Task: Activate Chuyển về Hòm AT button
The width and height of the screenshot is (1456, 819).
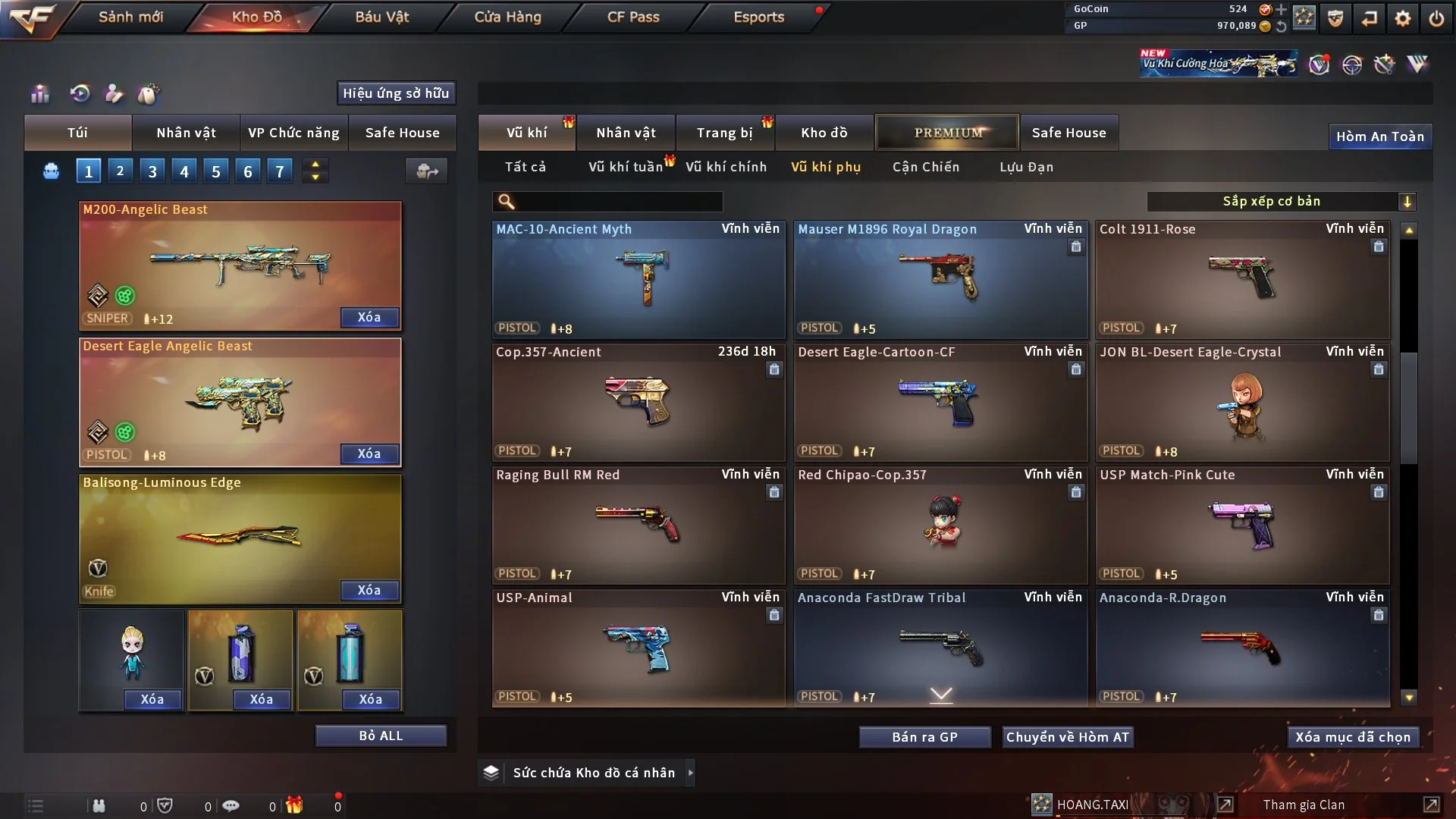Action: coord(1067,737)
